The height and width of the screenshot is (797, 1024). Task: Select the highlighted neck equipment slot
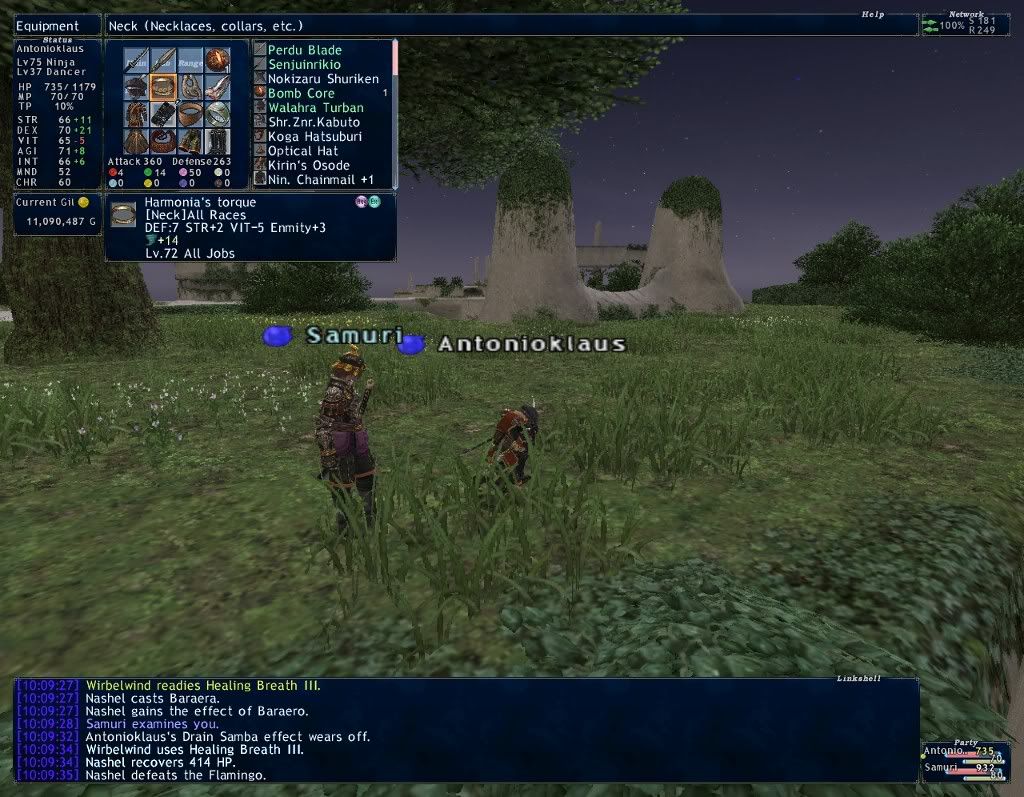[x=164, y=87]
